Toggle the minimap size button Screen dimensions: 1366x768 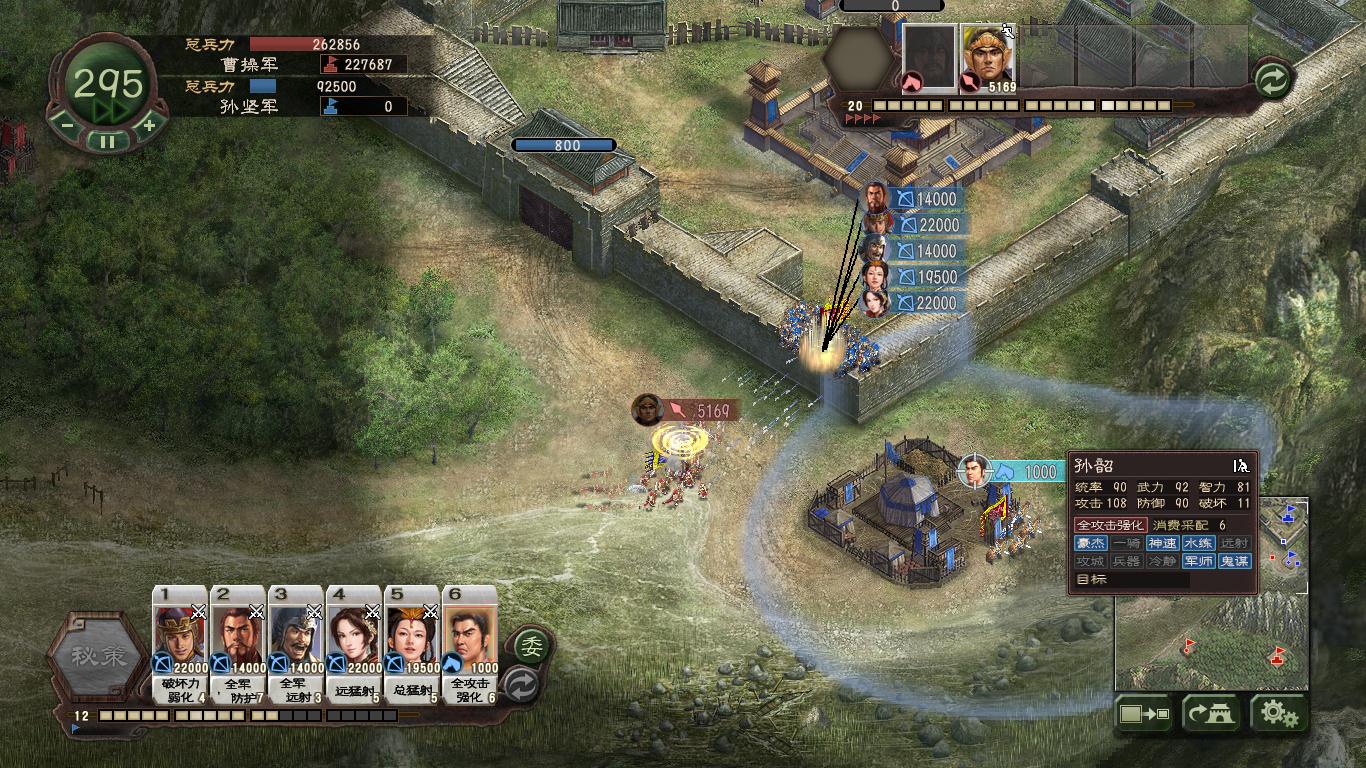pos(1145,714)
